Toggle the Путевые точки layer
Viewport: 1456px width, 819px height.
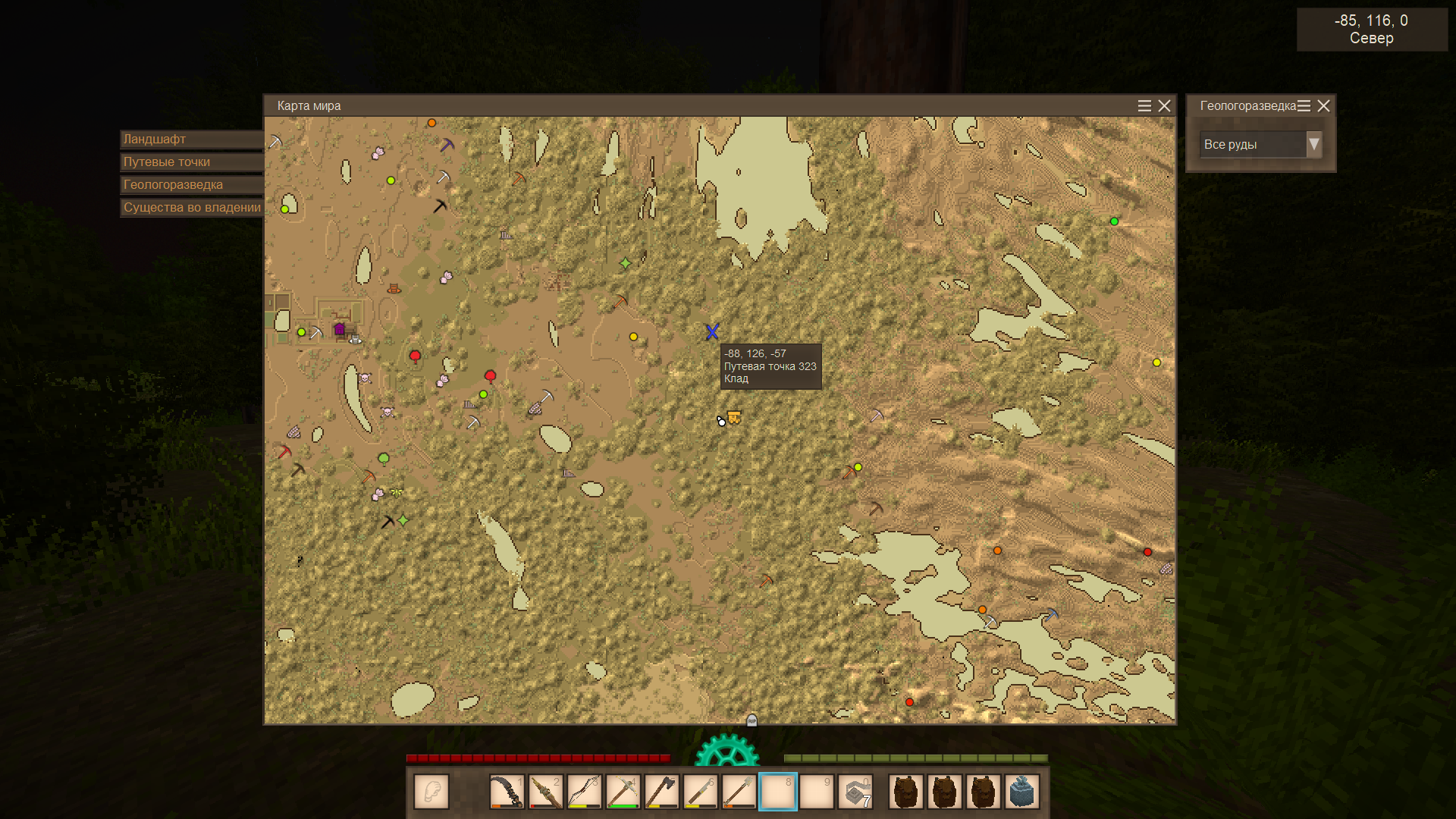[x=192, y=162]
